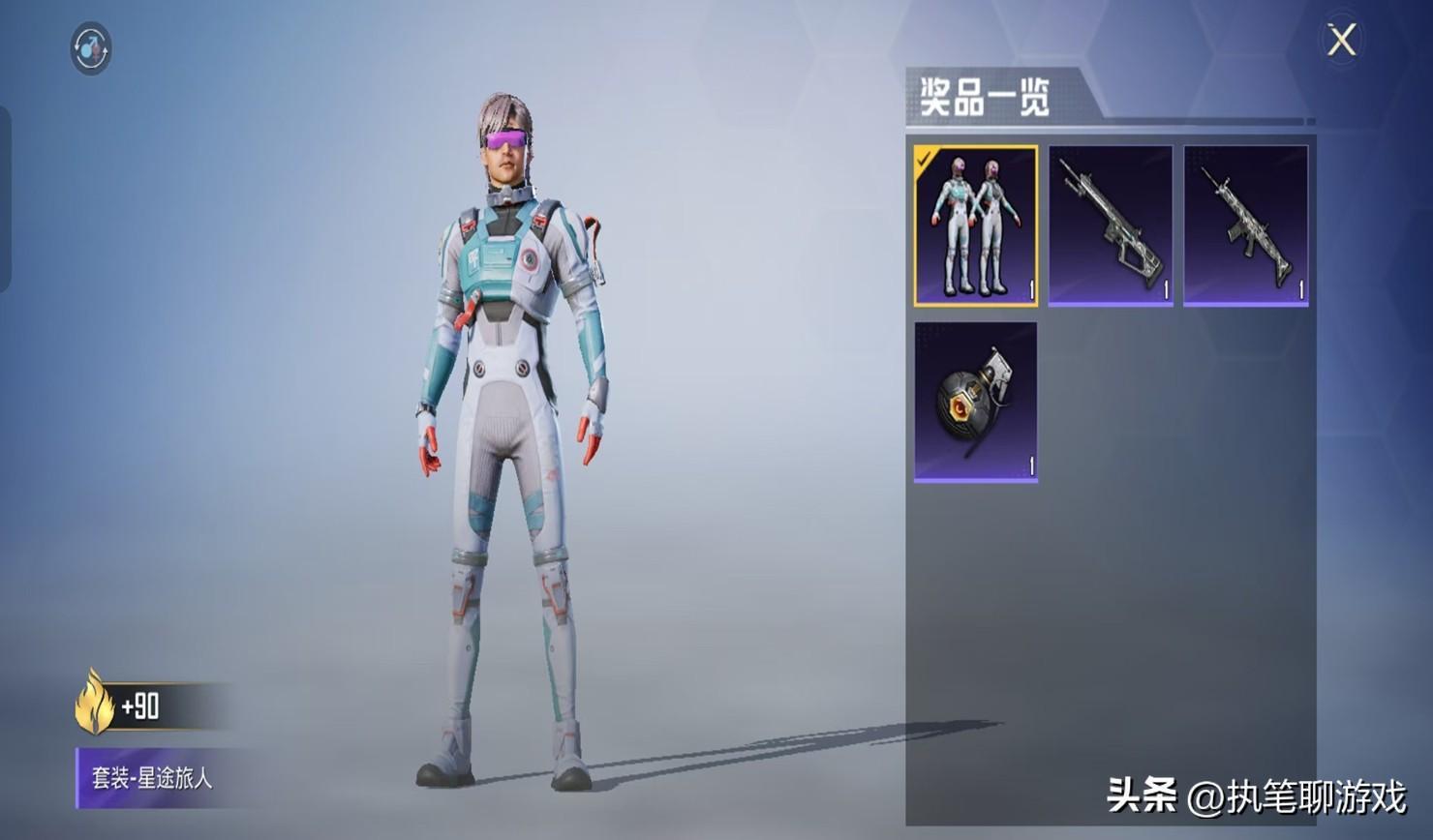Select the white spacesuit outfit set tile

tap(975, 225)
